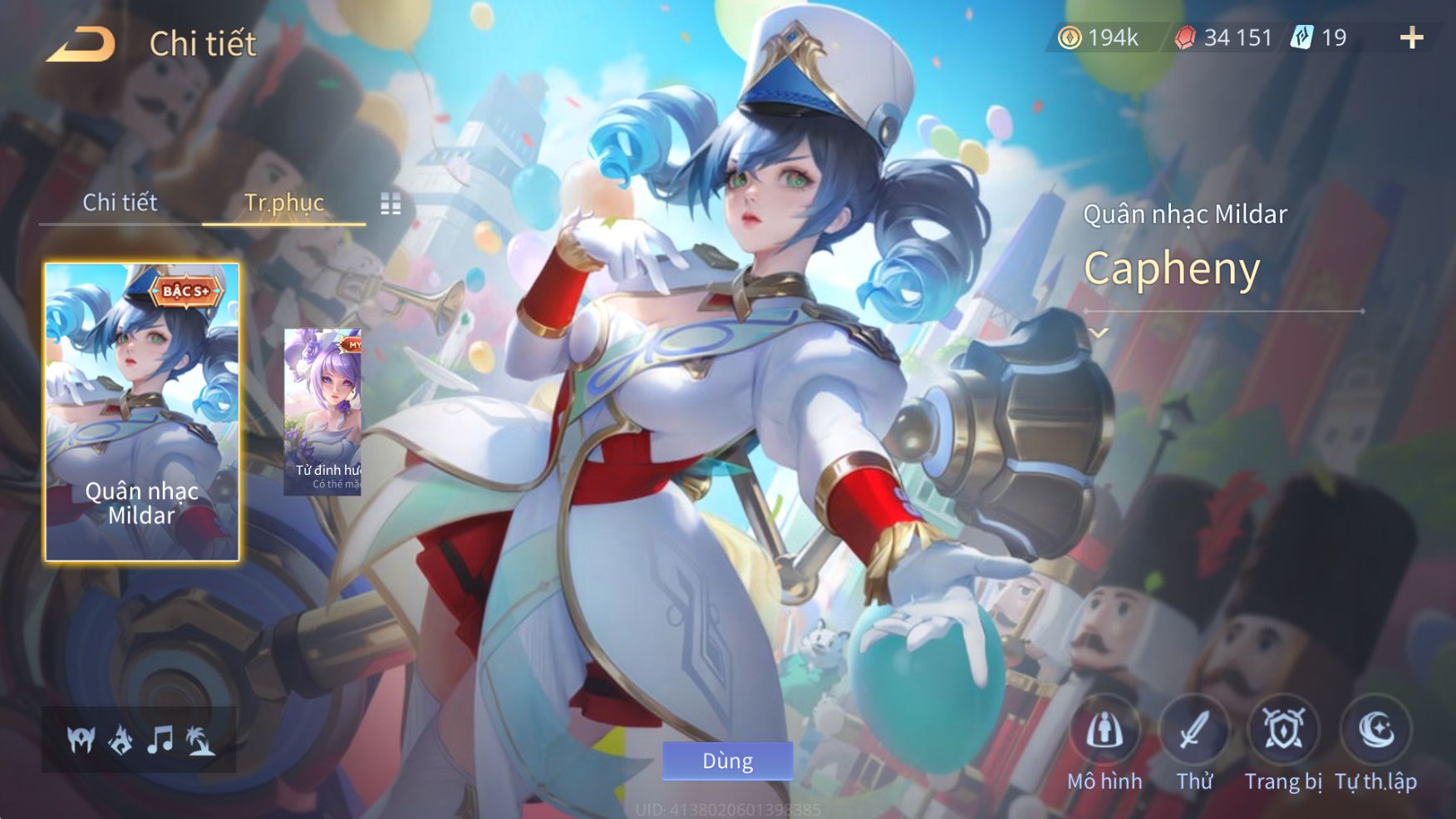The width and height of the screenshot is (1456, 819).
Task: Open Tự th.lập custom settings
Action: 1375,732
